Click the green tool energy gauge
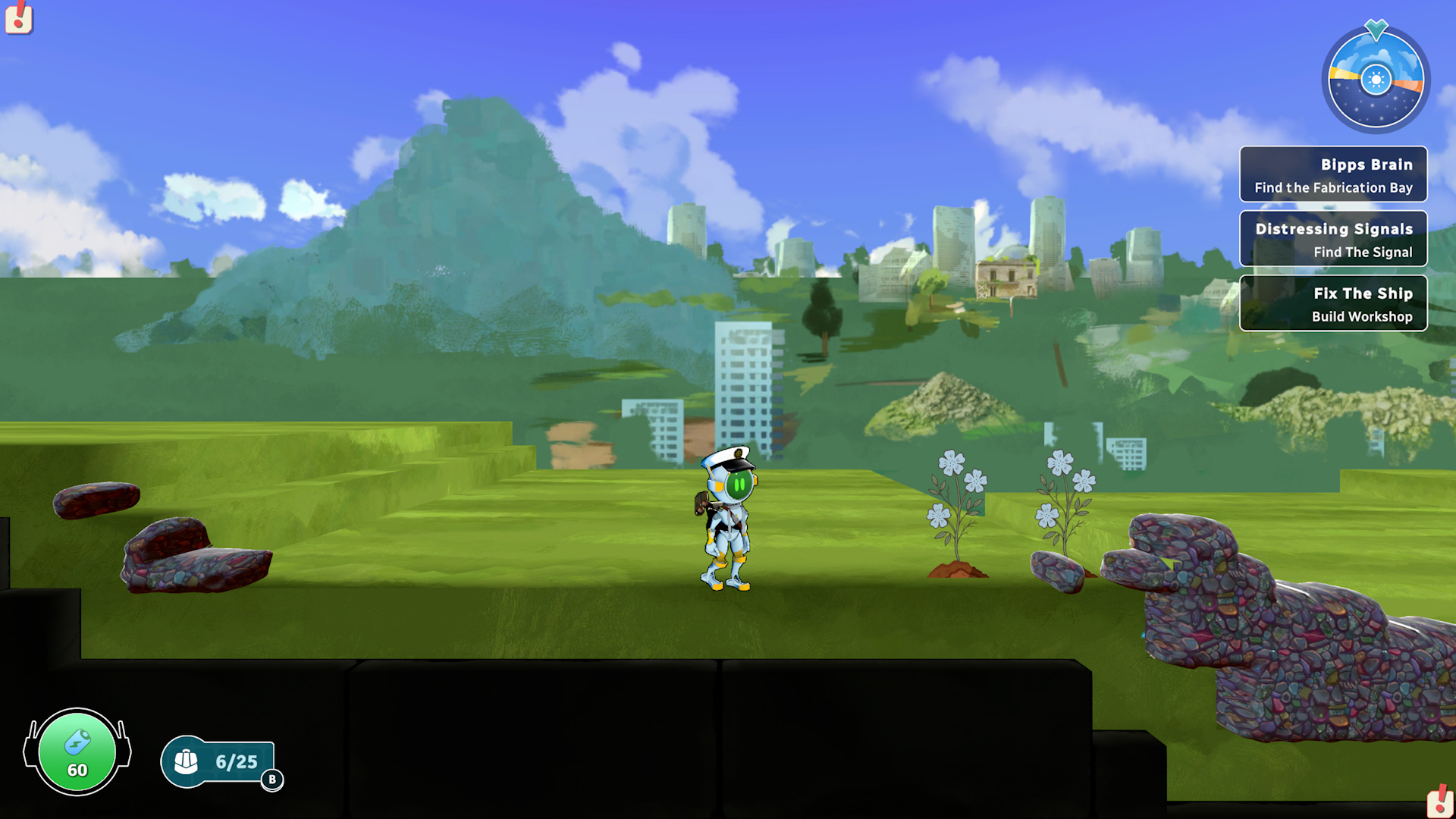Viewport: 1456px width, 819px height. 77,752
